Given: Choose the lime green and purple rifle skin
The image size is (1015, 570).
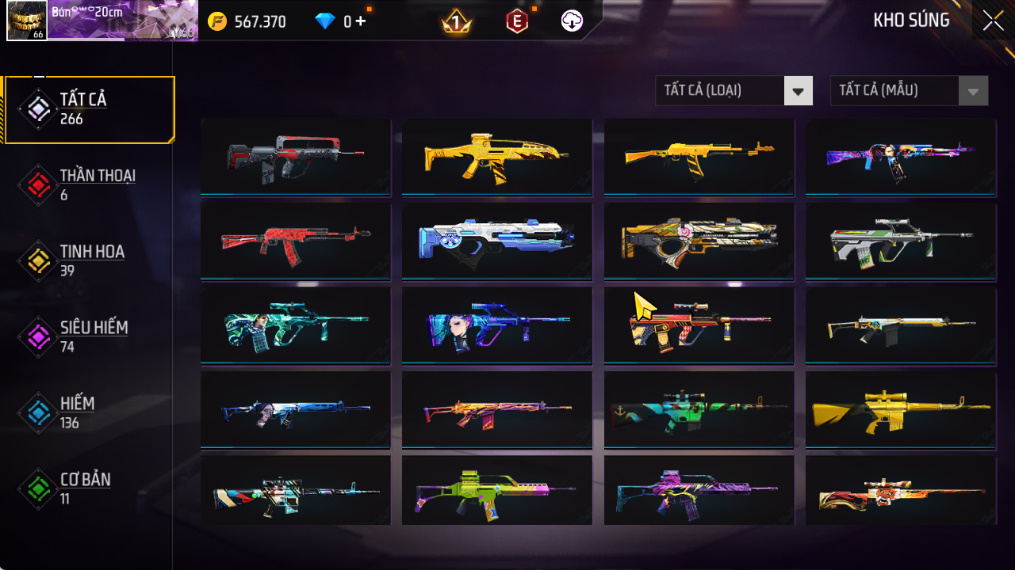Looking at the screenshot, I should click(x=497, y=492).
